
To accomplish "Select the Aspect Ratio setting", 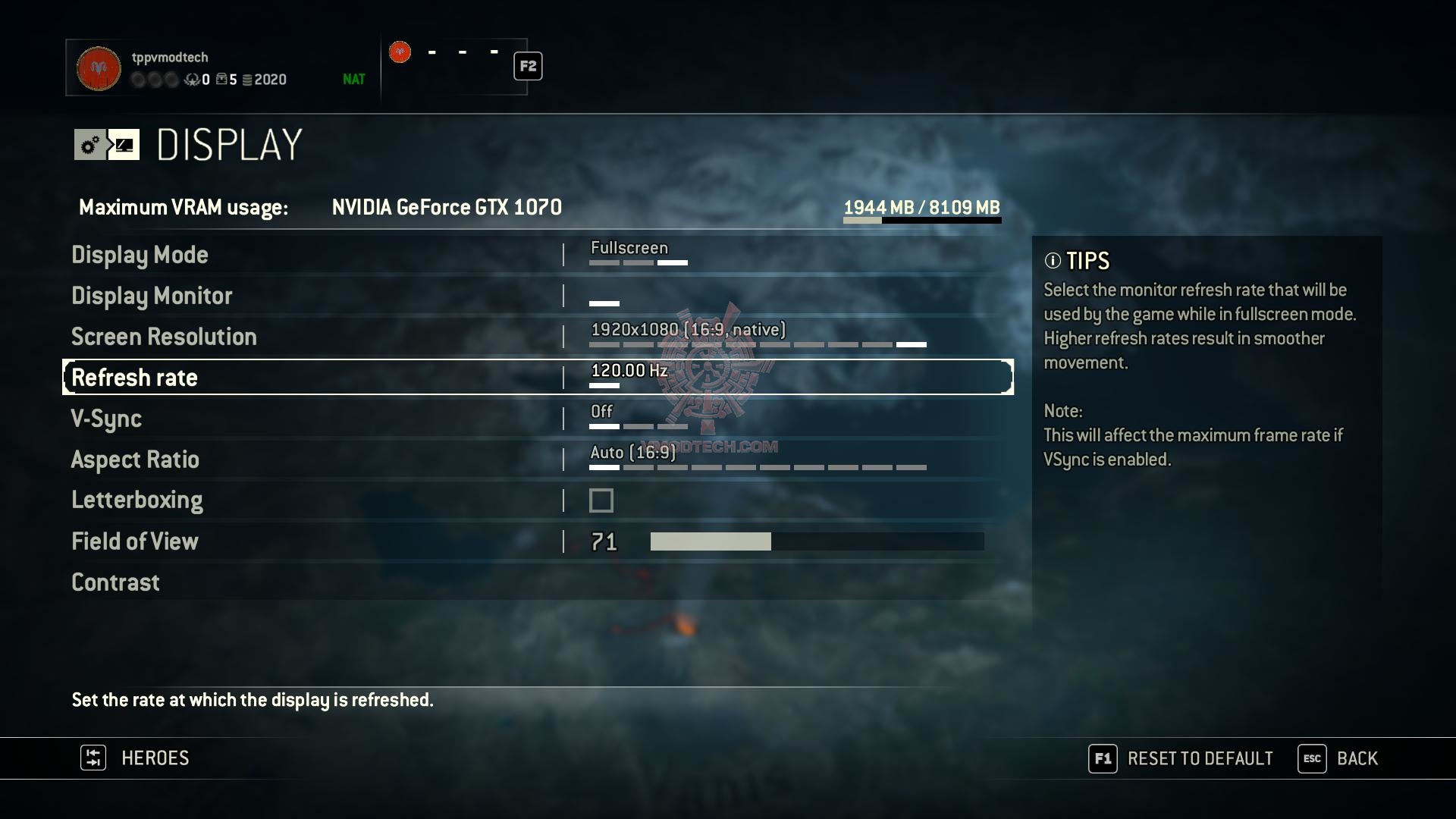I will click(135, 460).
